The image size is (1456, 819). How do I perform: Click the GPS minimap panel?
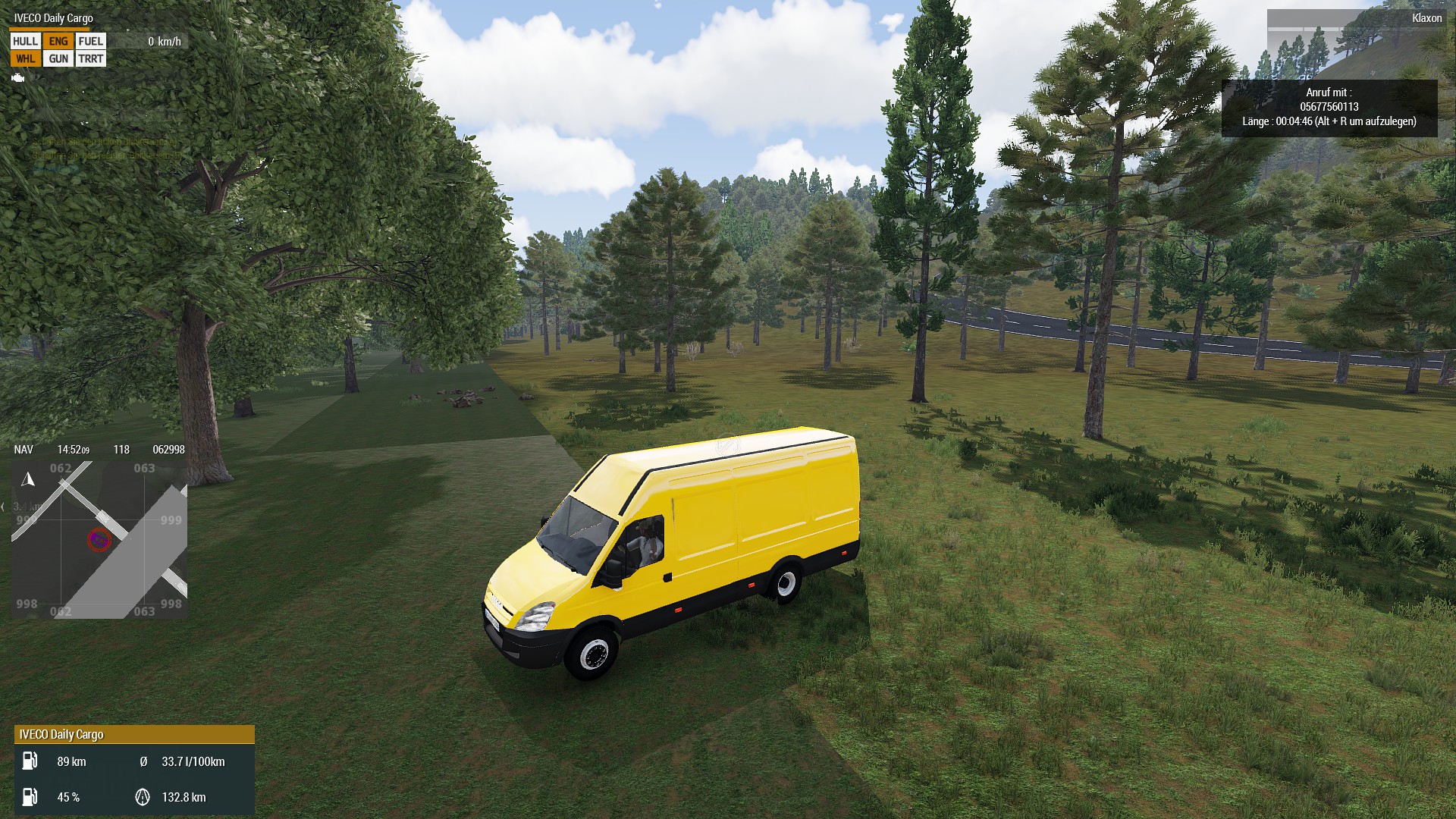pos(99,539)
